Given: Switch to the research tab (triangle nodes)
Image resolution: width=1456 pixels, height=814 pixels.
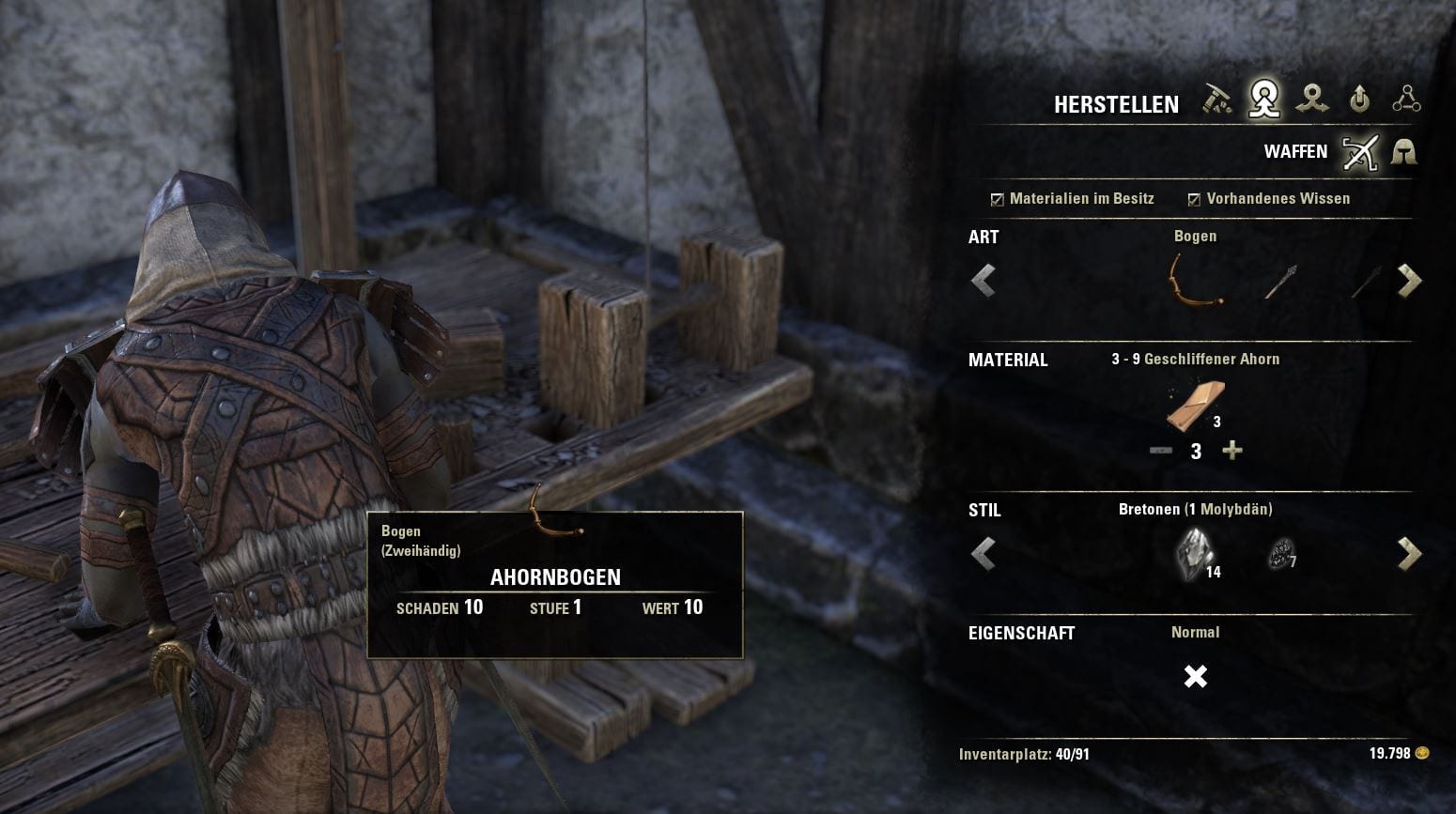Looking at the screenshot, I should click(x=1406, y=100).
